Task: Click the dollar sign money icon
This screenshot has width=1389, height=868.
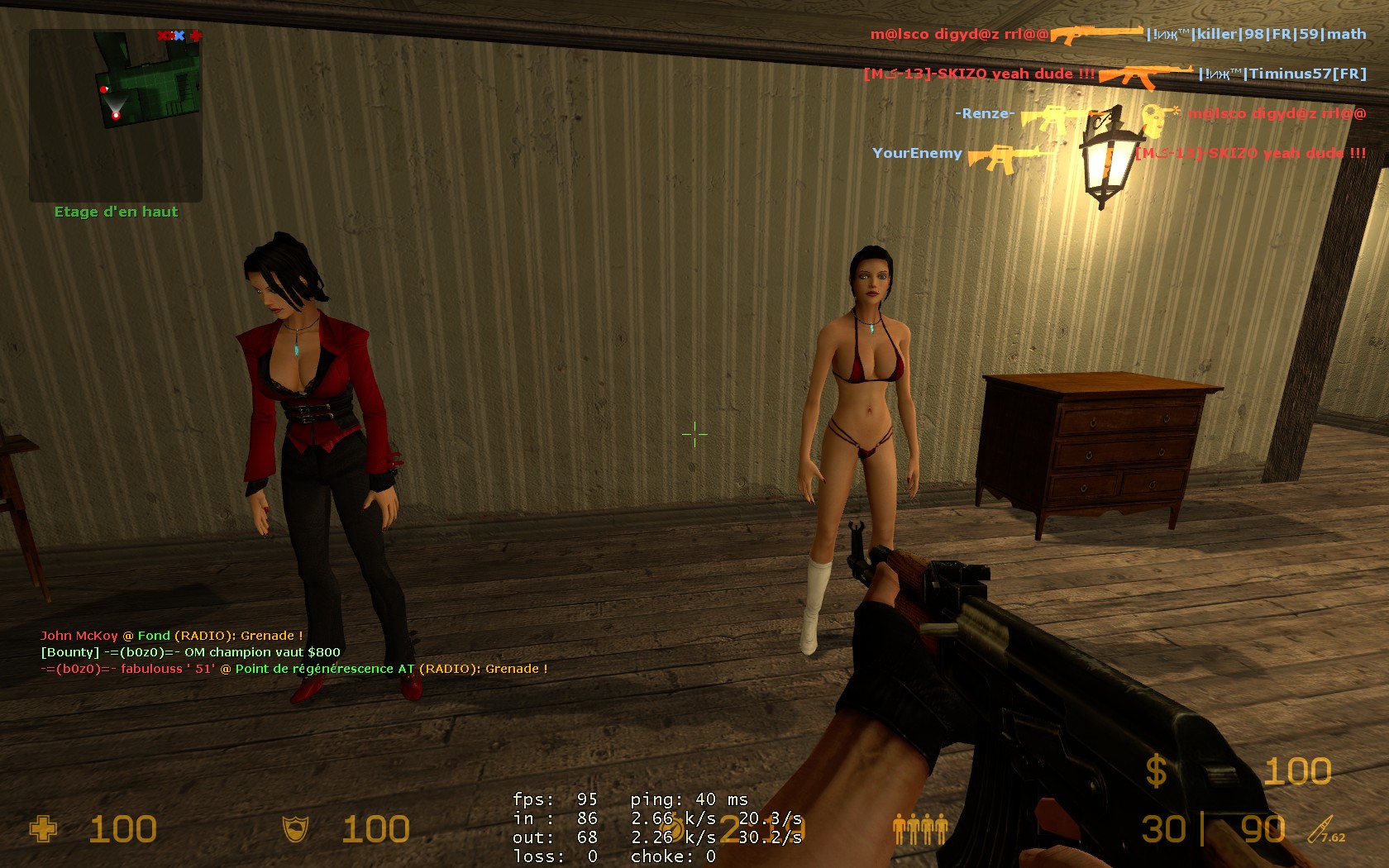Action: pyautogui.click(x=1156, y=771)
